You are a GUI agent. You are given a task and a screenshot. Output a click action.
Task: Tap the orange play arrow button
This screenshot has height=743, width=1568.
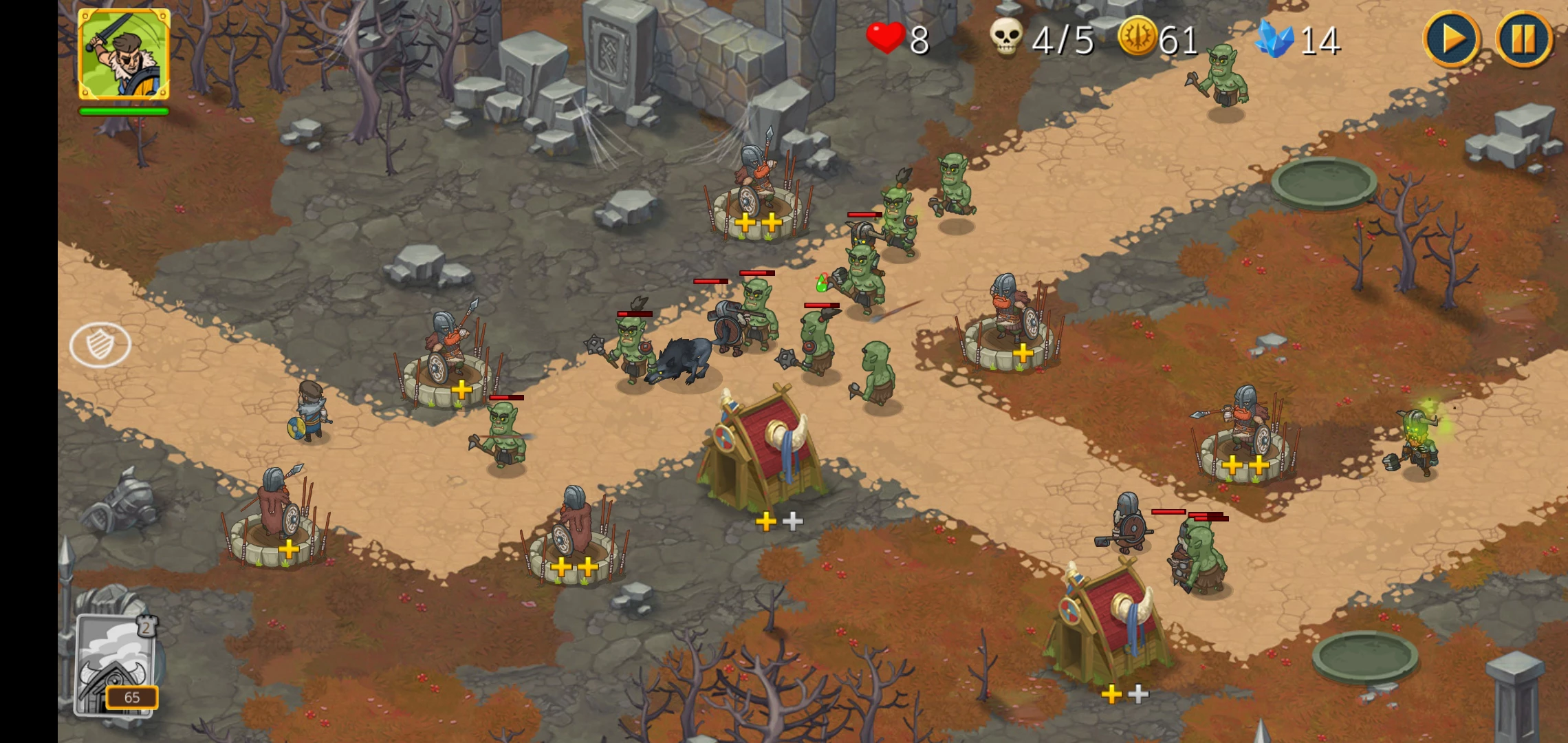[x=1452, y=39]
